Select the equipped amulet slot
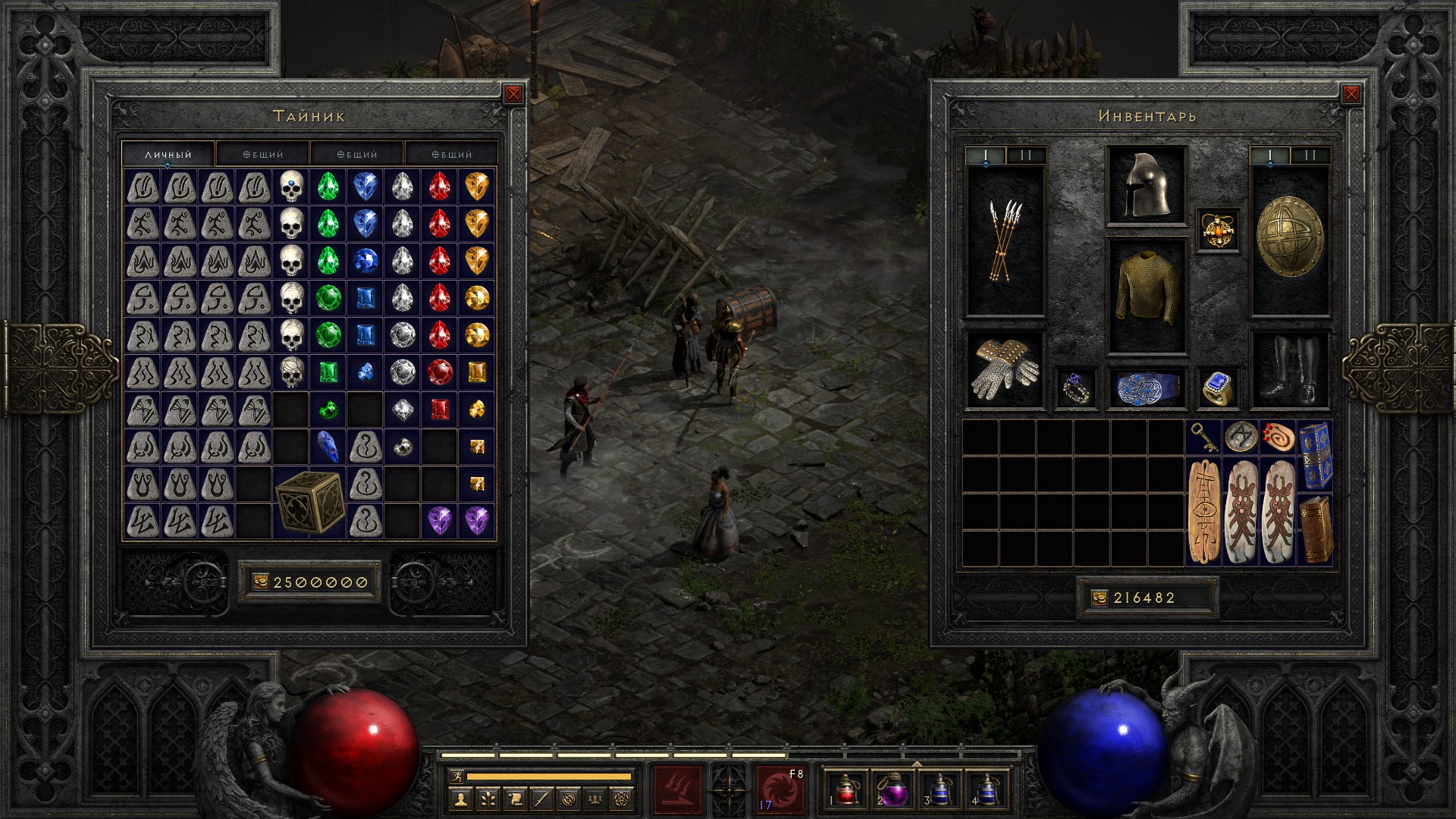 (x=1218, y=230)
